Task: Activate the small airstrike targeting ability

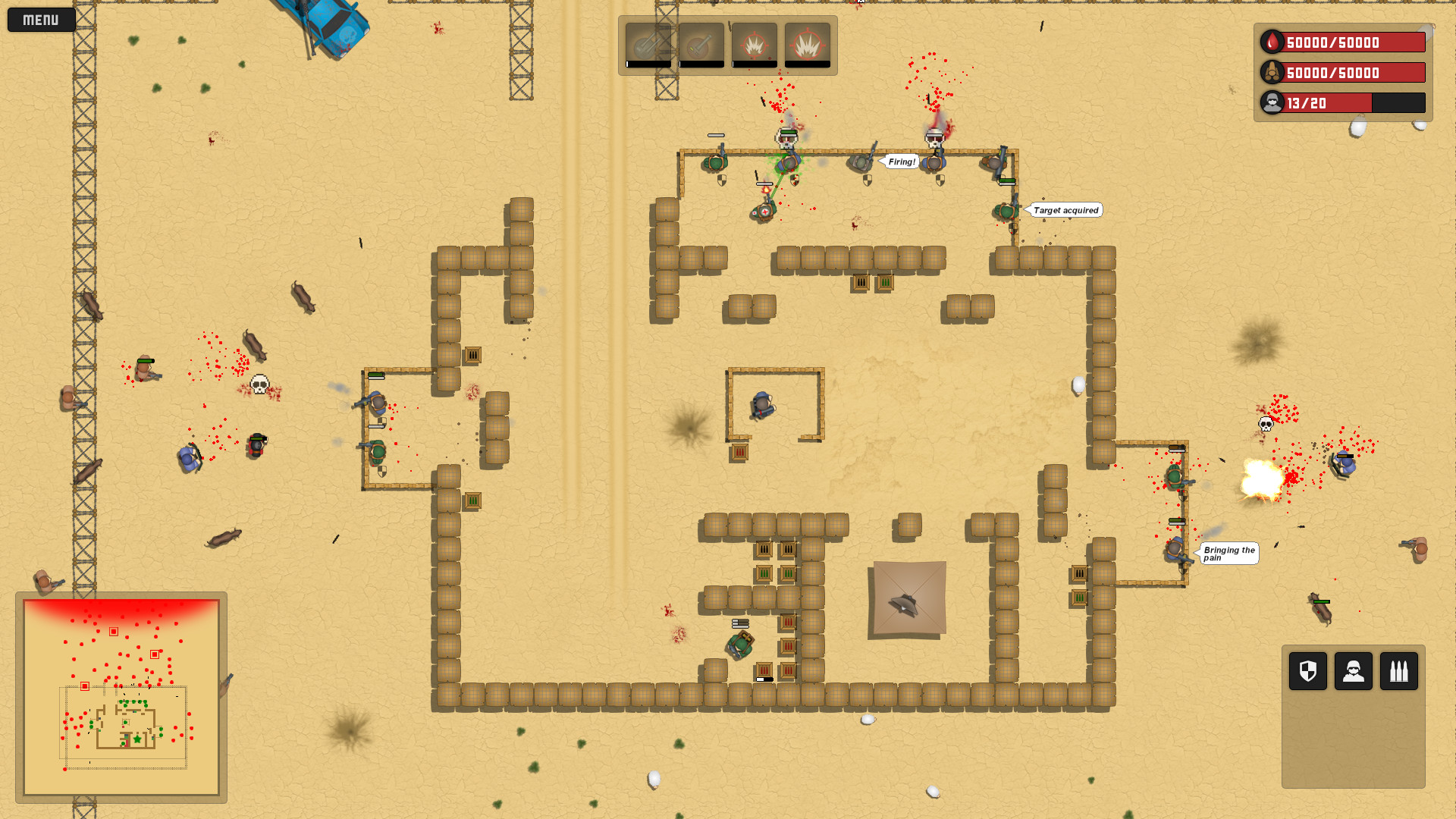Action: 753,43
